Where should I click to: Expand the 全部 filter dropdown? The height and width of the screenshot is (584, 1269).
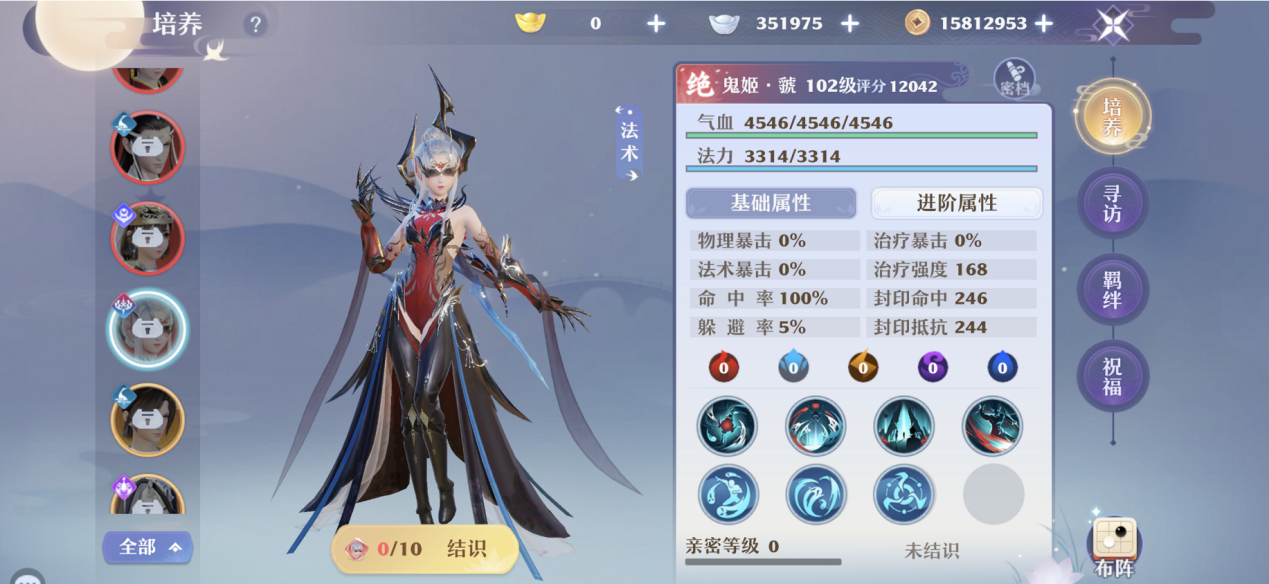[x=147, y=547]
